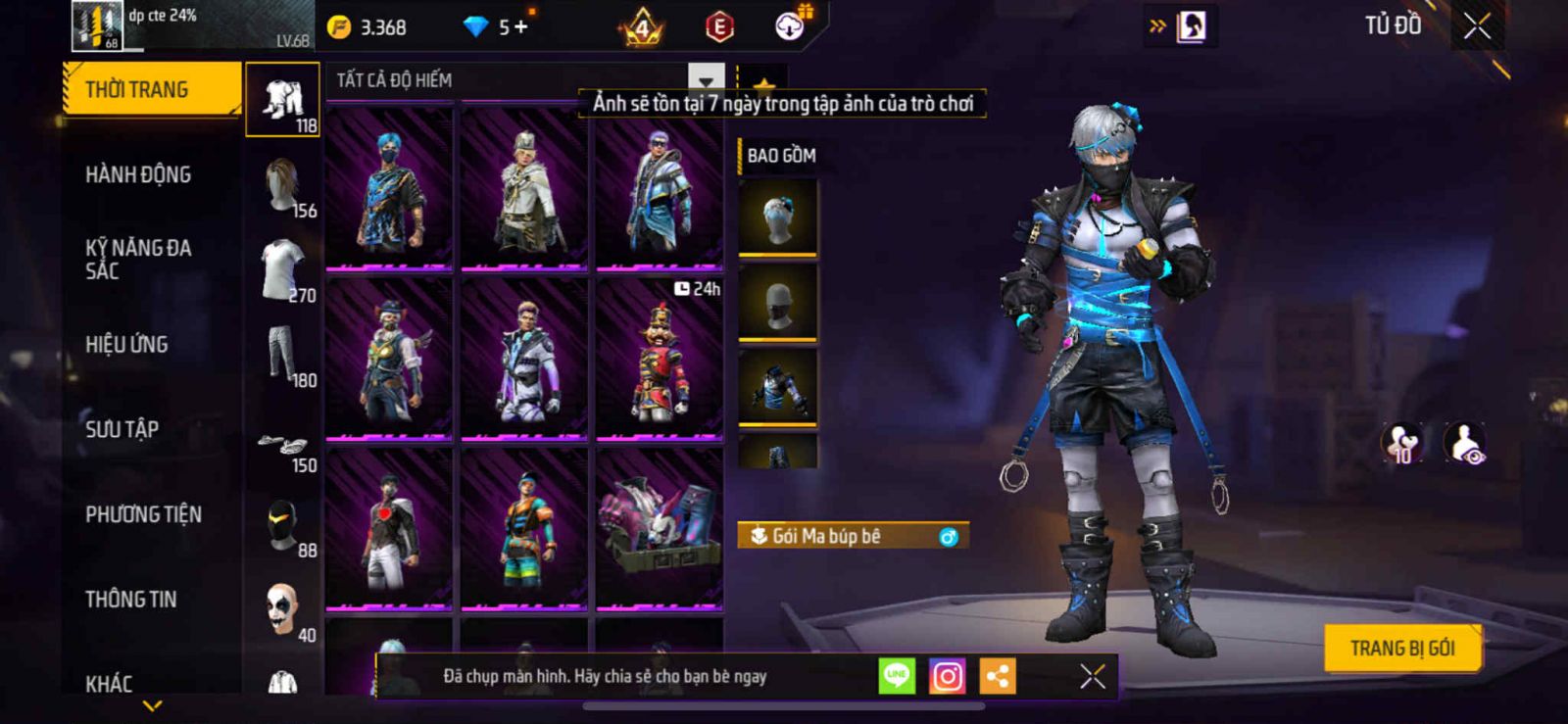This screenshot has width=1568, height=724.
Task: Switch to PHƯƠNG TIỆN tab
Action: (x=143, y=514)
